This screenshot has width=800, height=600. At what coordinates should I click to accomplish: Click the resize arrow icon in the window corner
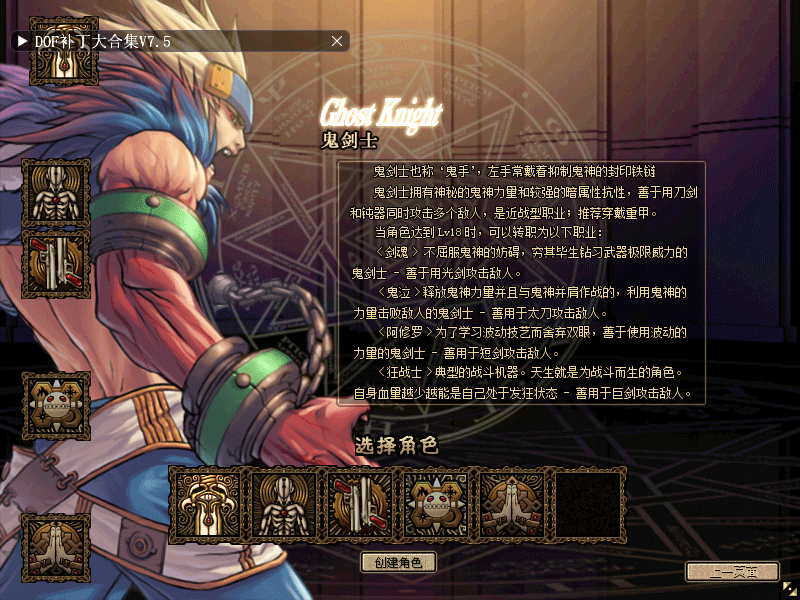789,589
